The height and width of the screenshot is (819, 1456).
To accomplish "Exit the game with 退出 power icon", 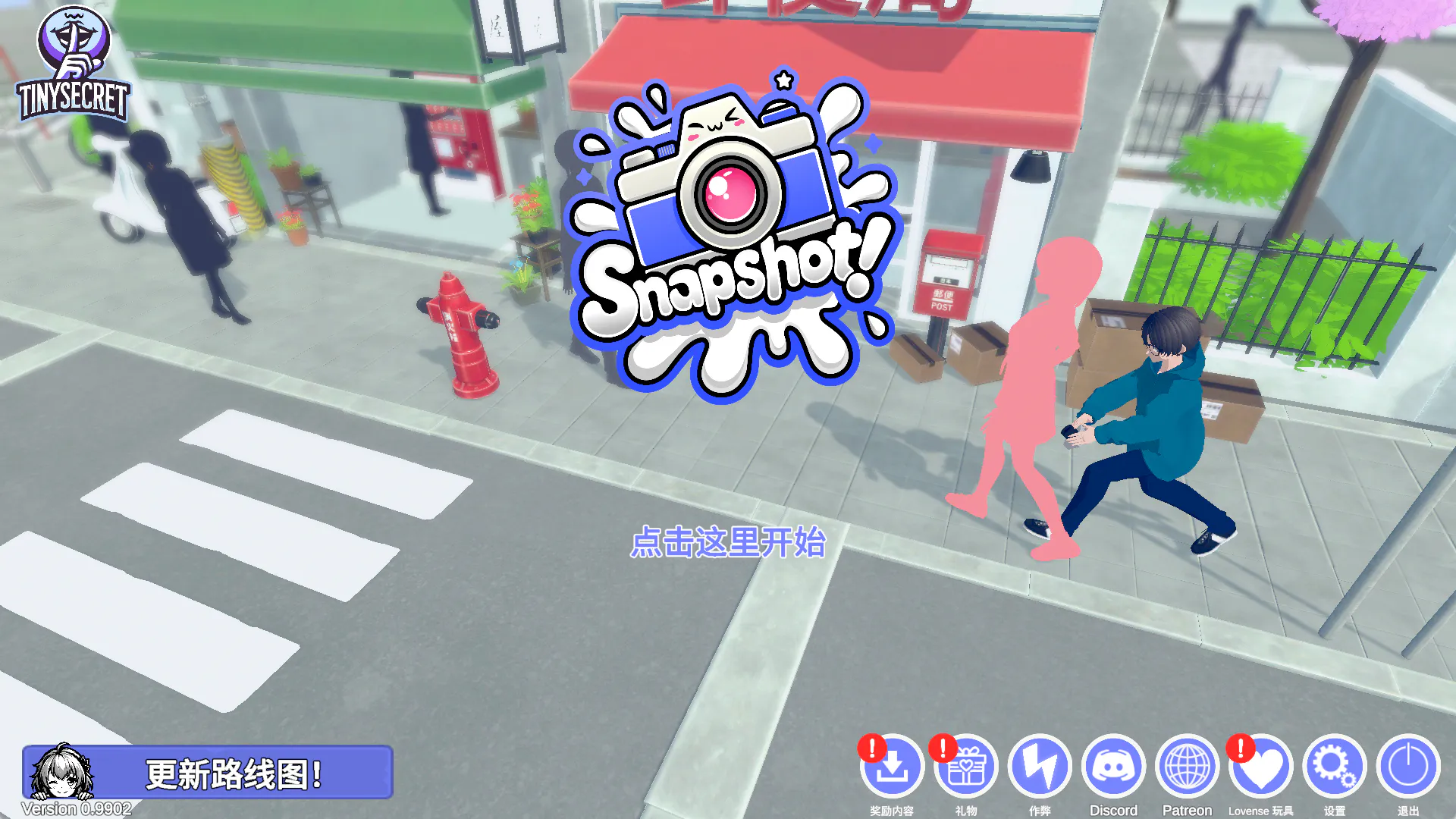I will (1408, 767).
